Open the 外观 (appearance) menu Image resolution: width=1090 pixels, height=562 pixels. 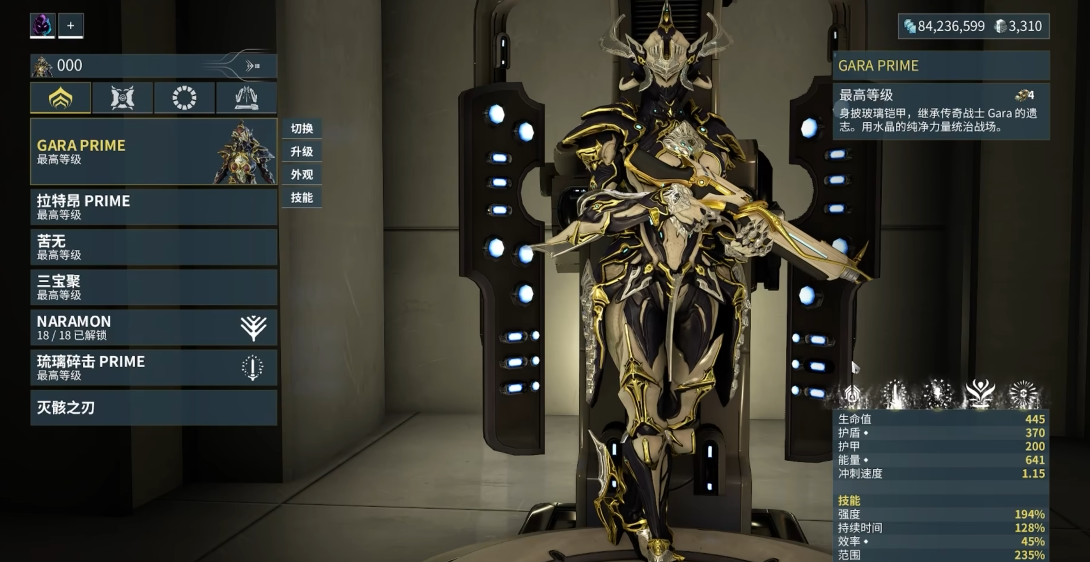[302, 175]
